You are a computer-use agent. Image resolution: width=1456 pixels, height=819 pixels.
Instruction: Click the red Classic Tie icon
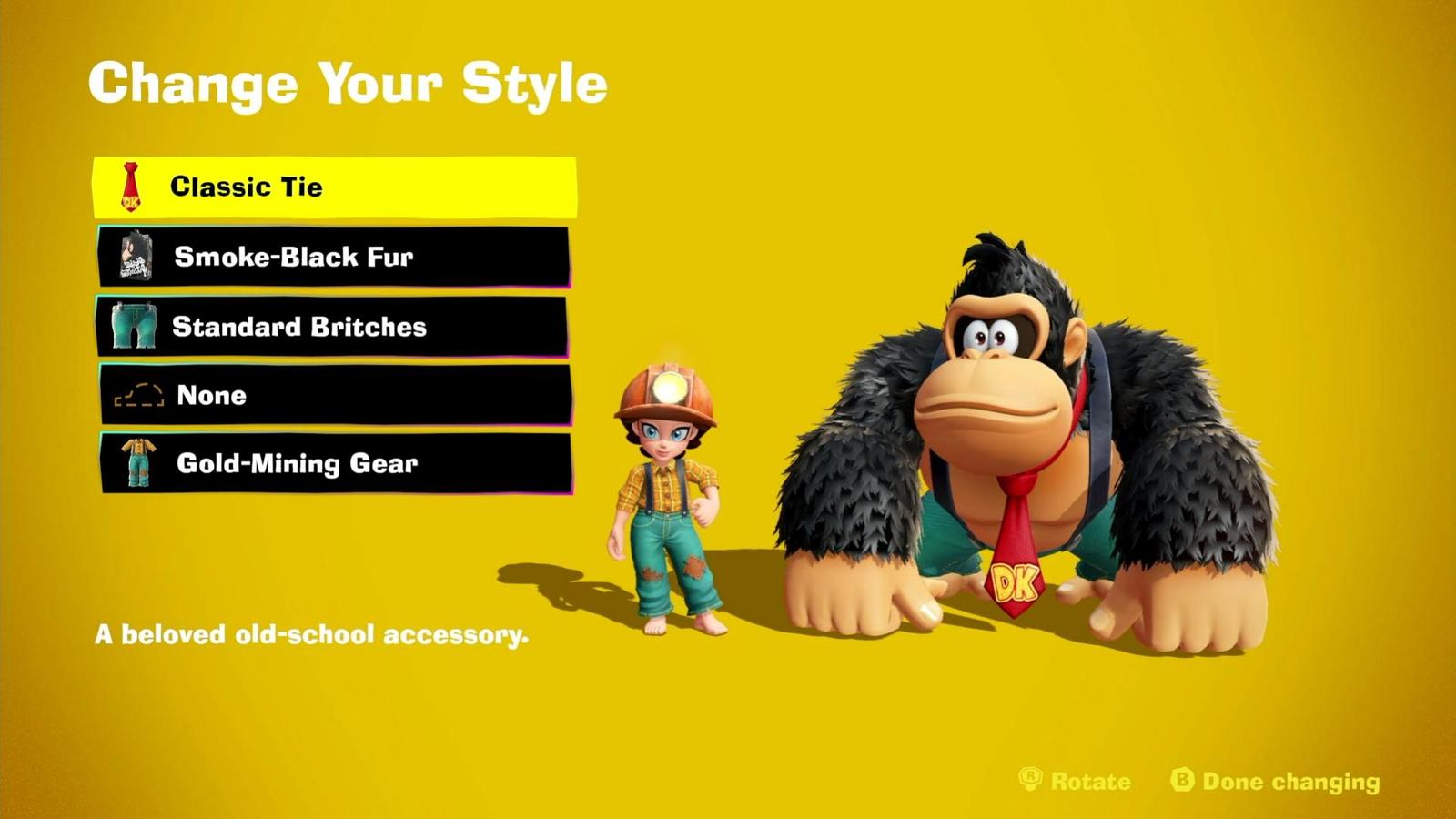(x=129, y=187)
